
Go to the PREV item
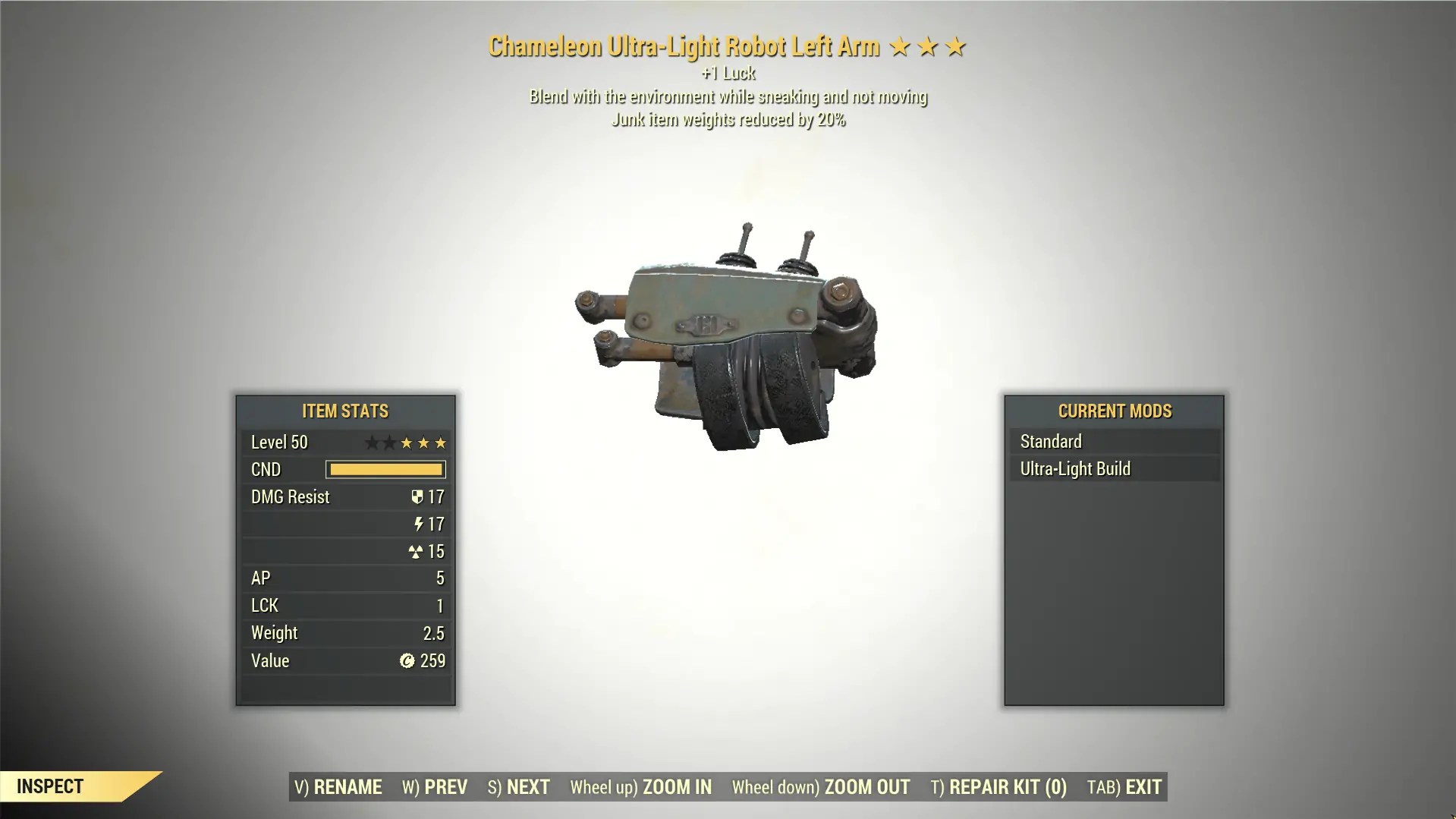pos(435,787)
